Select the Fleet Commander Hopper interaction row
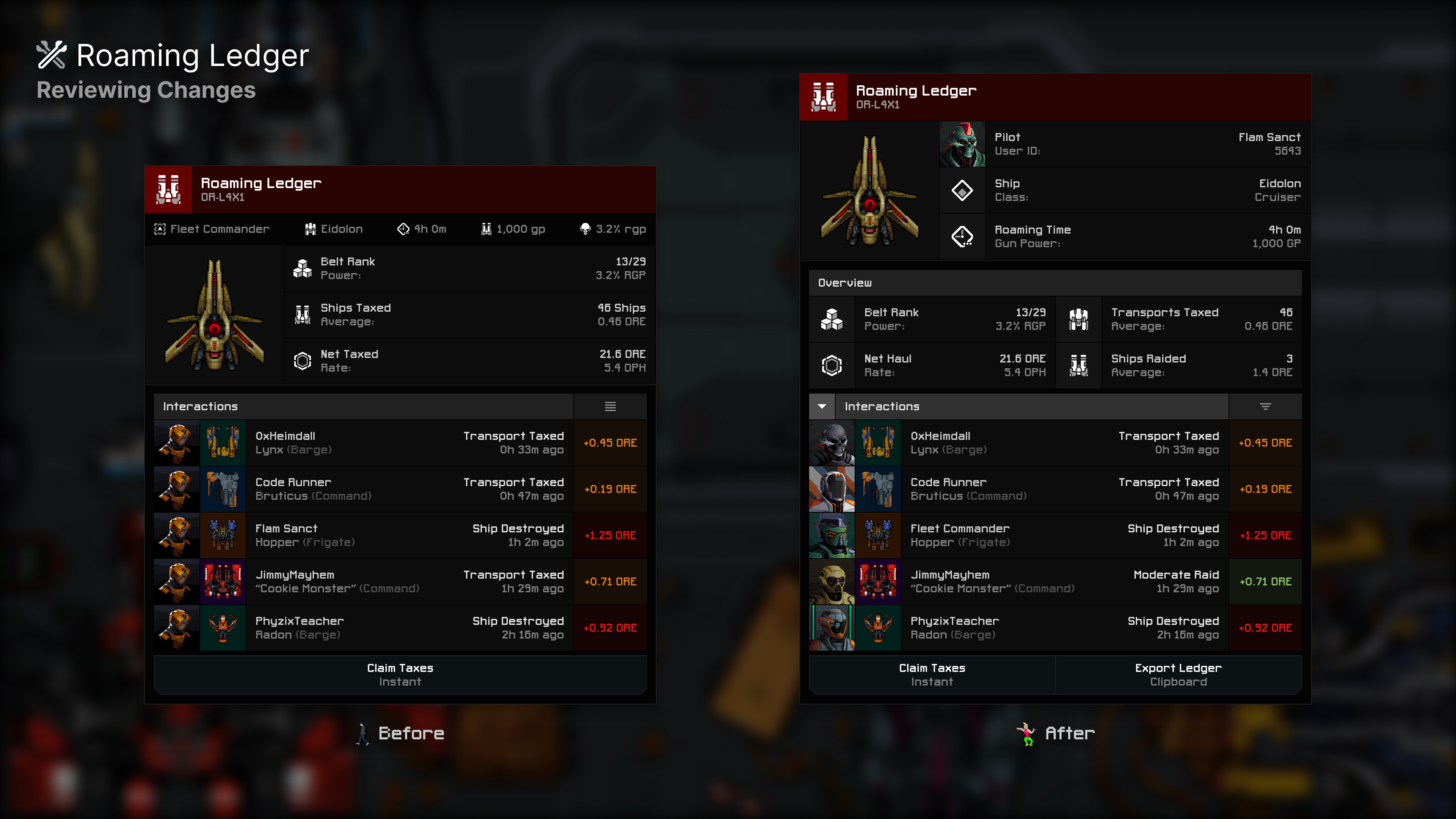 [1055, 535]
